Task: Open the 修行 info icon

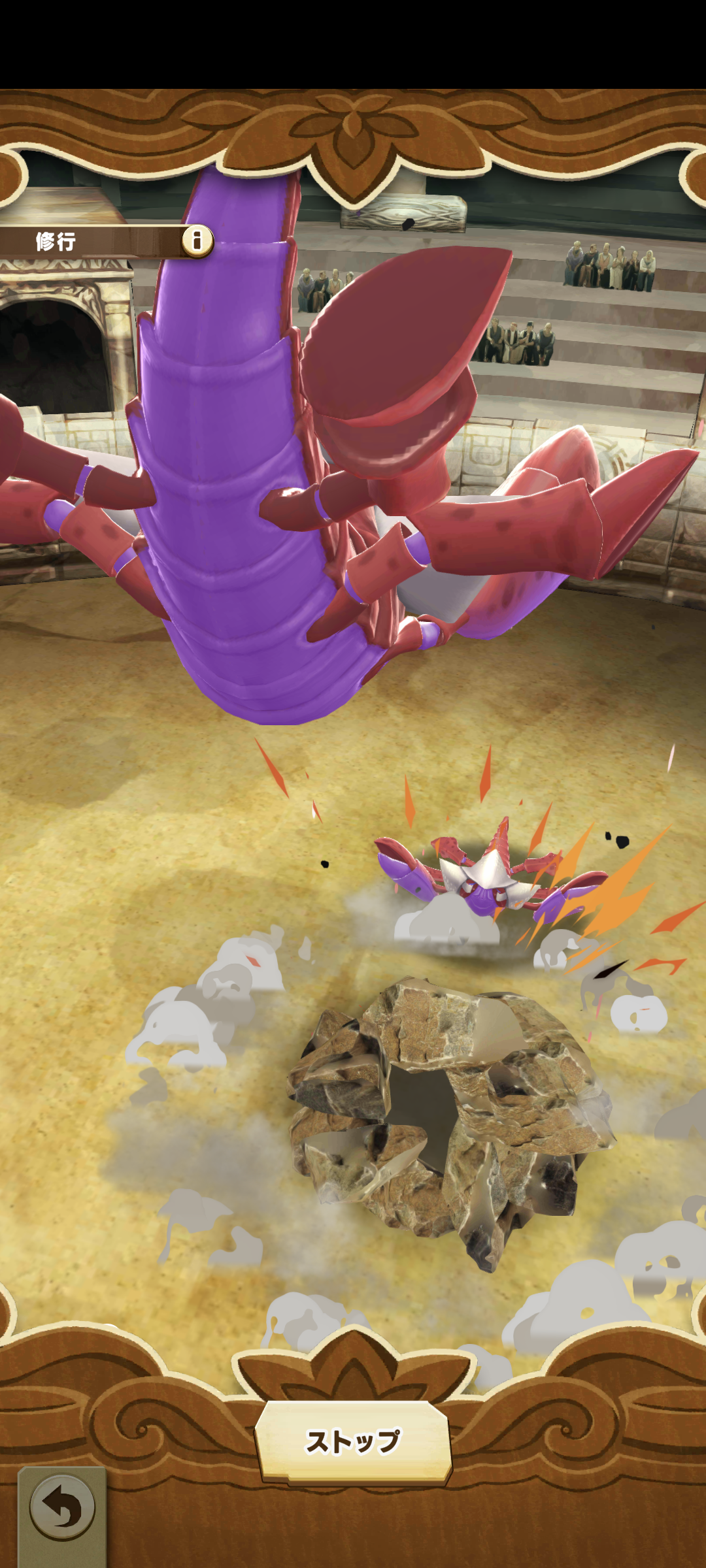Action: pos(197,241)
